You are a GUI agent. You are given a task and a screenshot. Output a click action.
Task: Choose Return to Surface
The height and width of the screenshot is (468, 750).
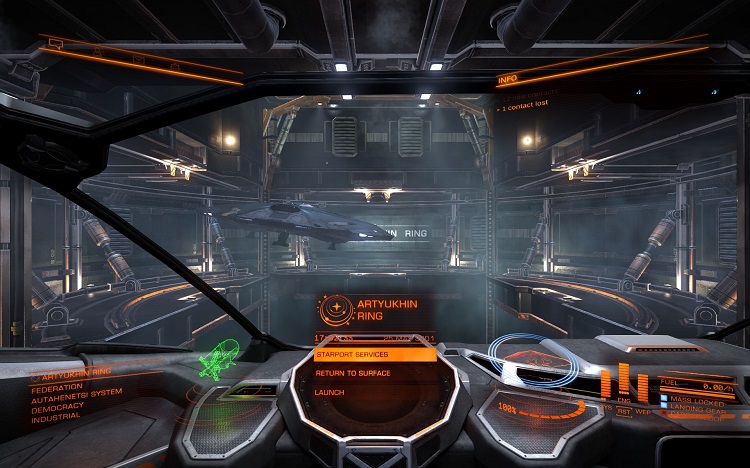(x=374, y=373)
